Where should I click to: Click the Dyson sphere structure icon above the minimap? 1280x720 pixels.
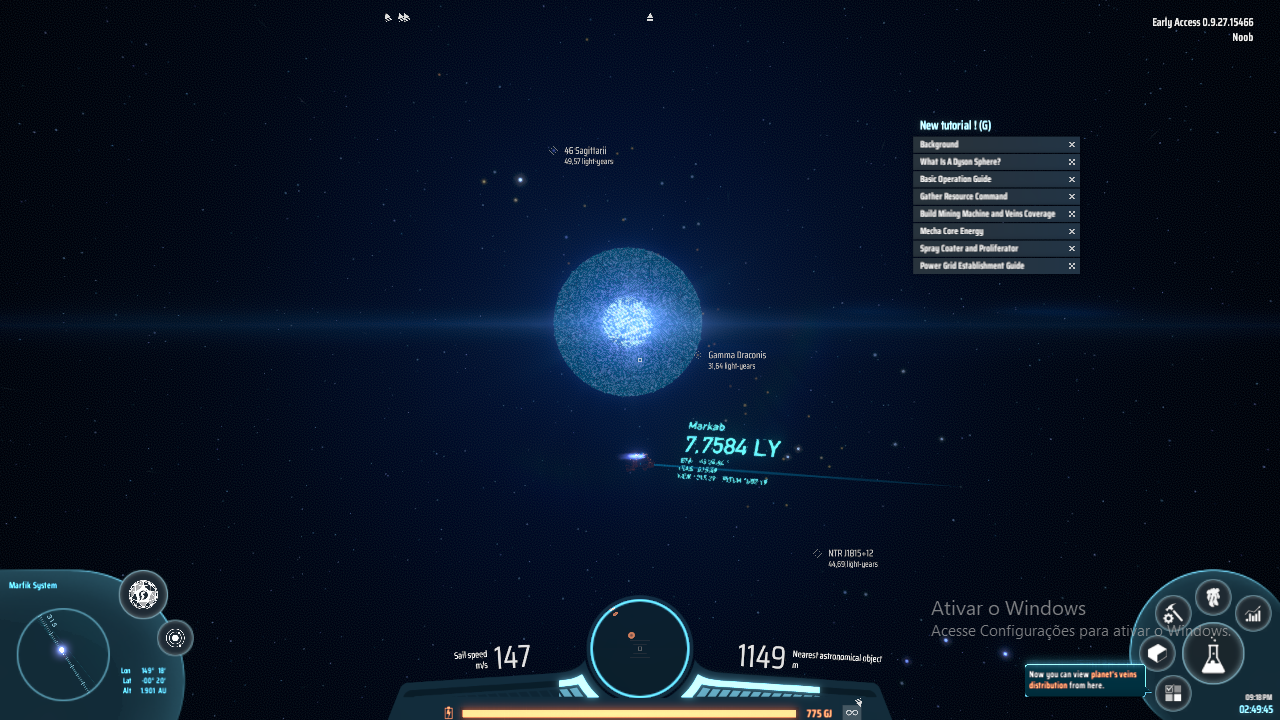143,594
